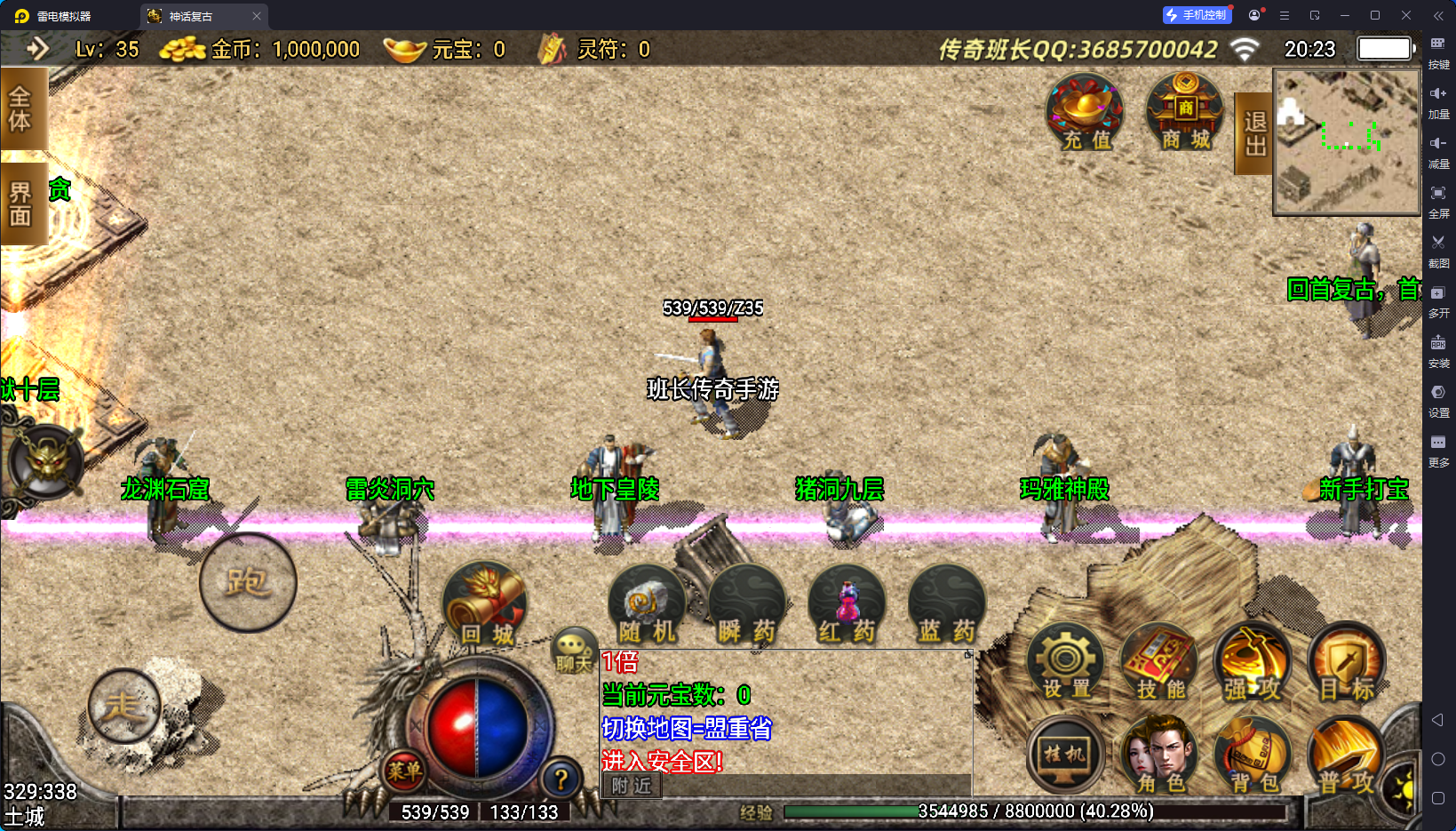
Task: Open the 充值 recharge icon
Action: pos(1085,111)
